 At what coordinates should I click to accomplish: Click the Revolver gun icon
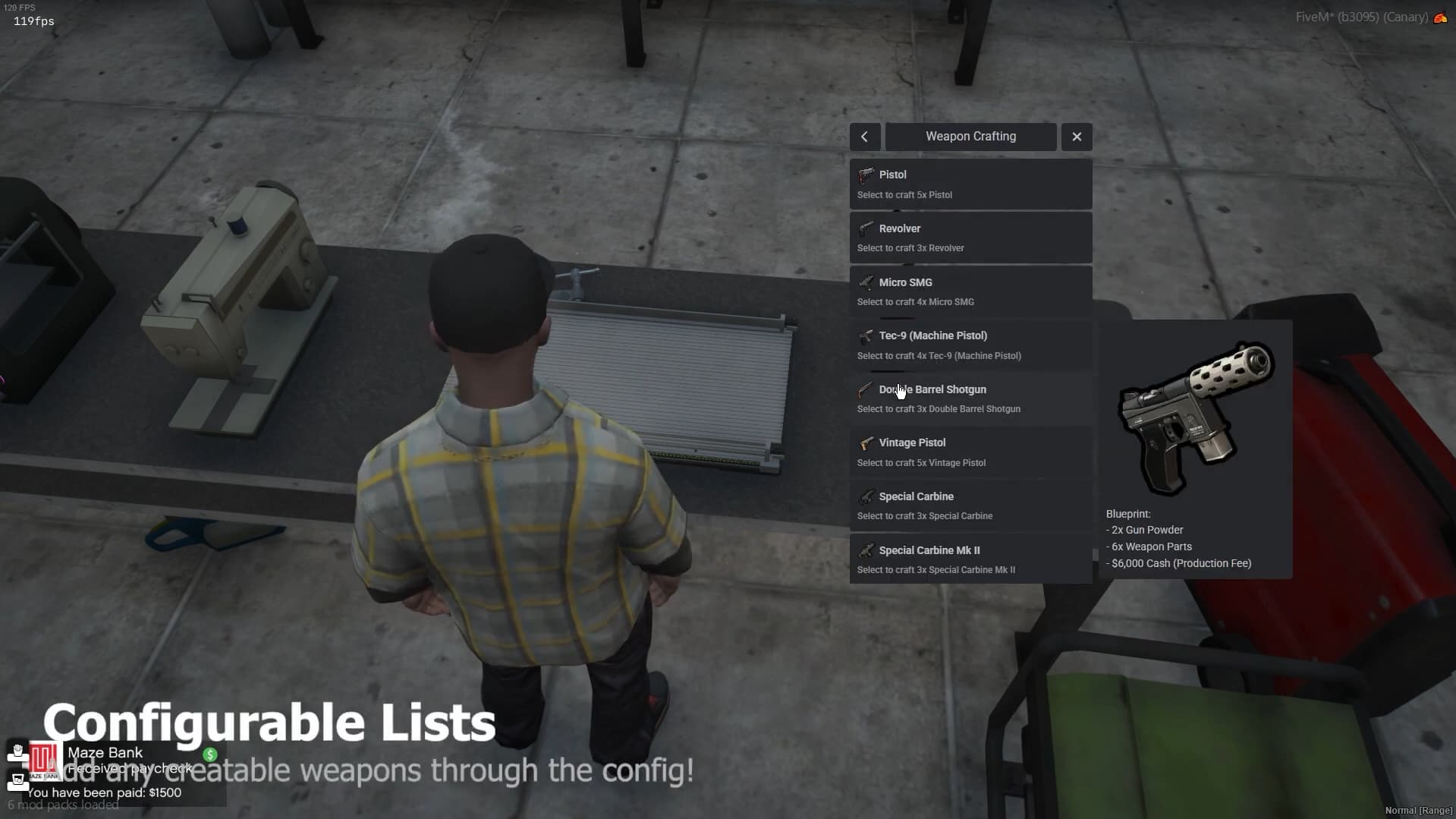pos(866,228)
